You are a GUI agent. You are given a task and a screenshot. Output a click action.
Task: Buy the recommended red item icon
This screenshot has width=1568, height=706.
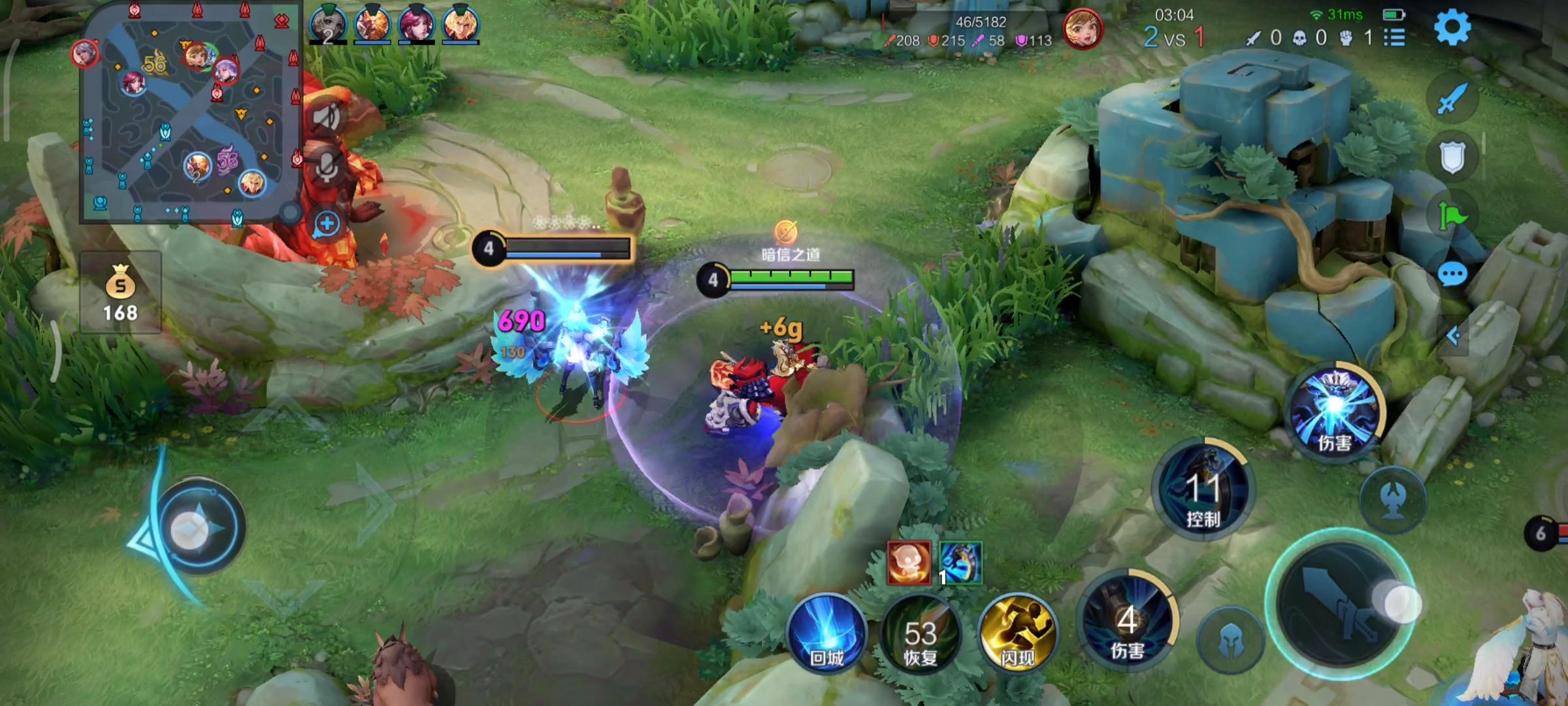909,563
